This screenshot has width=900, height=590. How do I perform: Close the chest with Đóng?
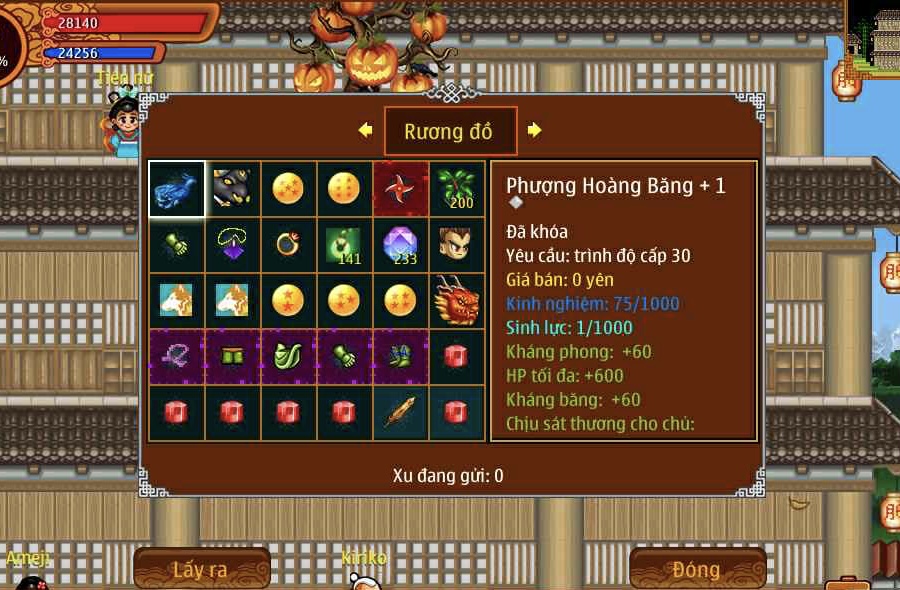[697, 569]
